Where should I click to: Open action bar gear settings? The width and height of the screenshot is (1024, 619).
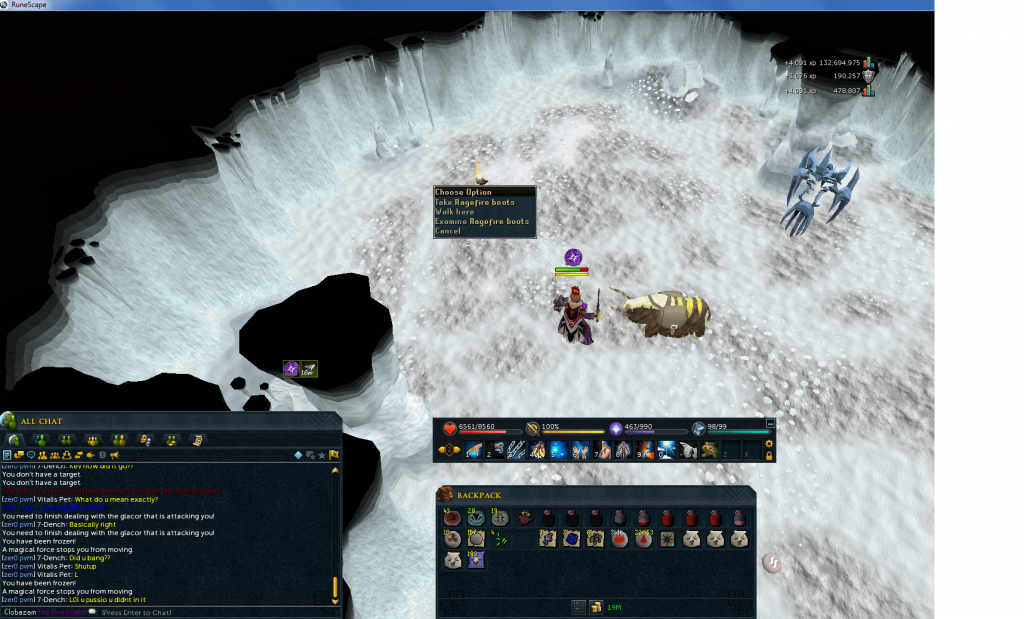(768, 443)
